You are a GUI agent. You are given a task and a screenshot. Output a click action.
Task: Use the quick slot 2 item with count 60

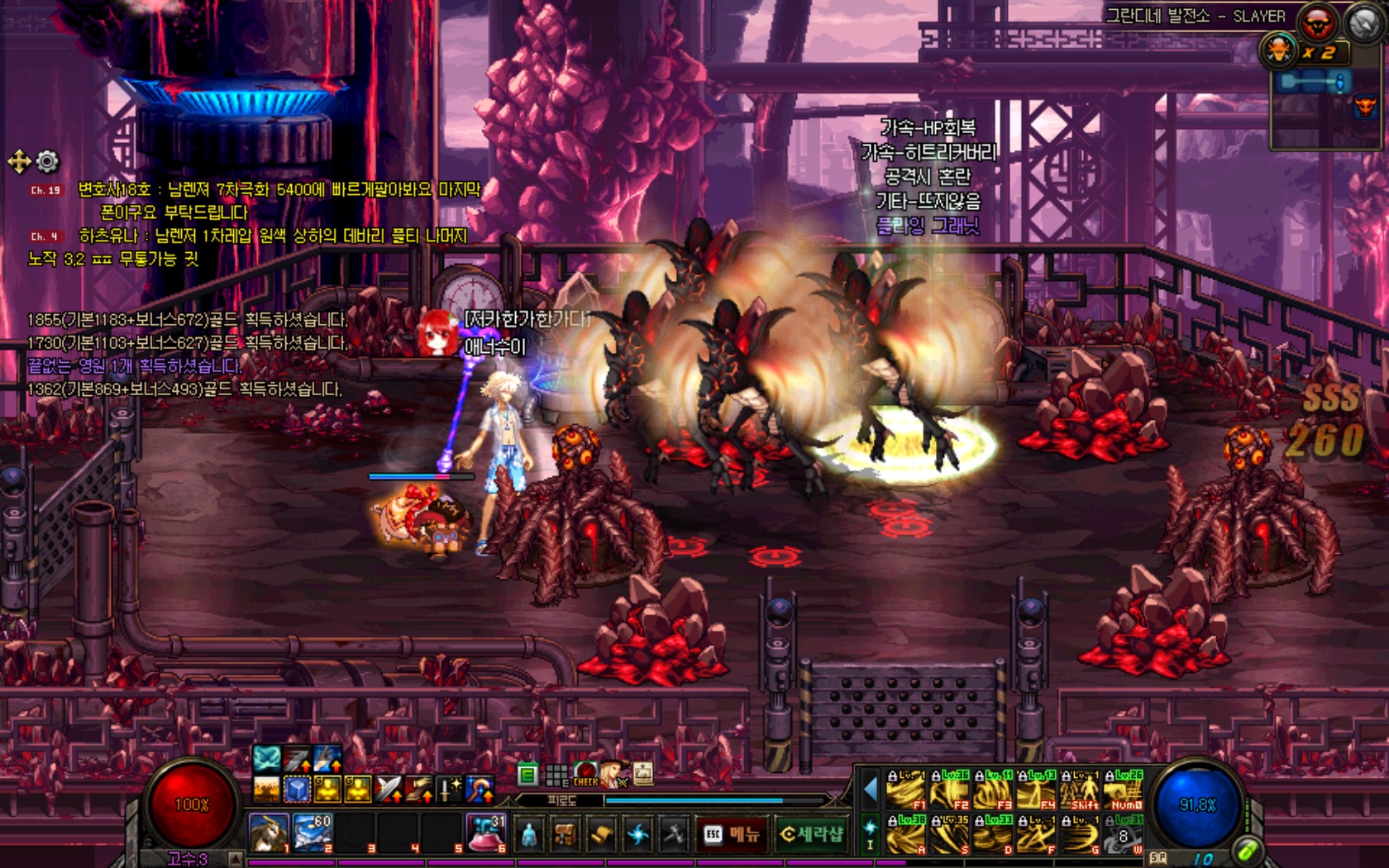click(312, 832)
